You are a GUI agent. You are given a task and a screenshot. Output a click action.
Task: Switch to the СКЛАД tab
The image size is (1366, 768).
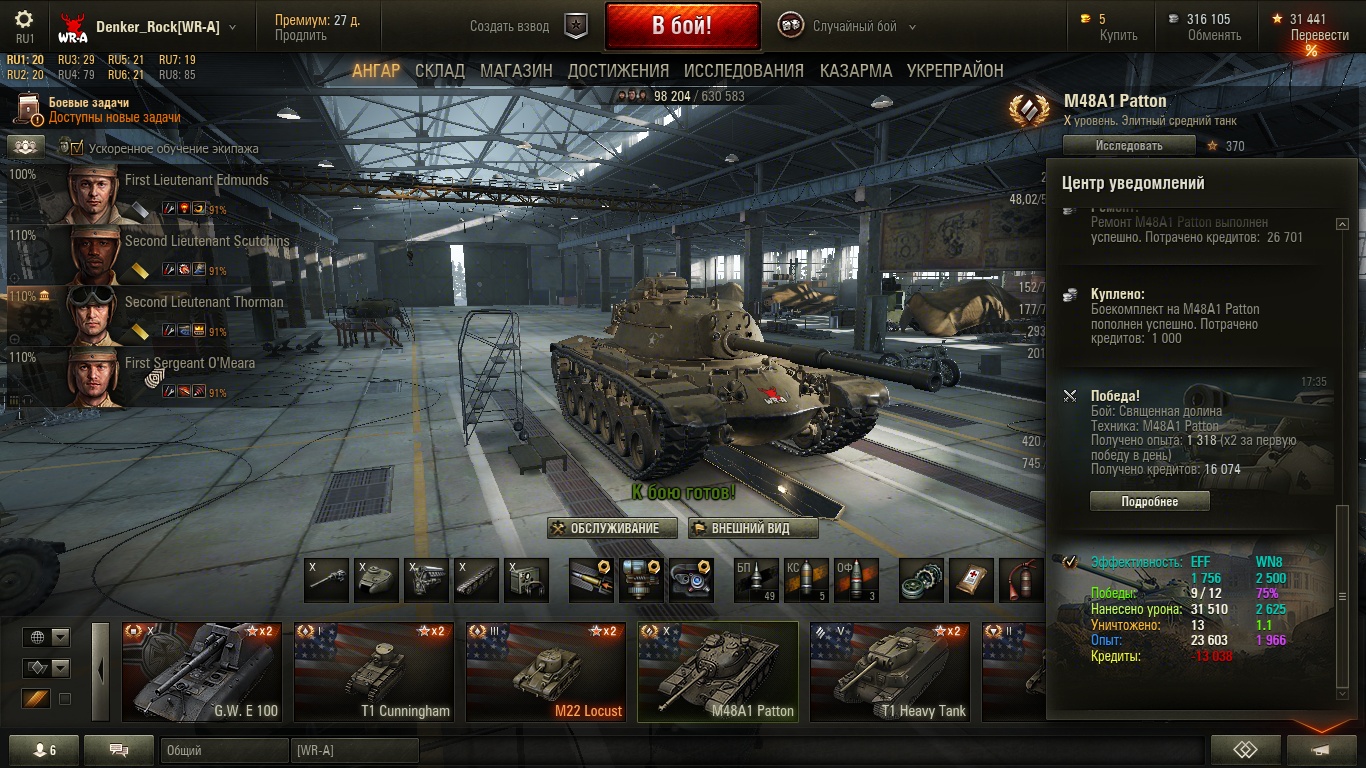[440, 71]
